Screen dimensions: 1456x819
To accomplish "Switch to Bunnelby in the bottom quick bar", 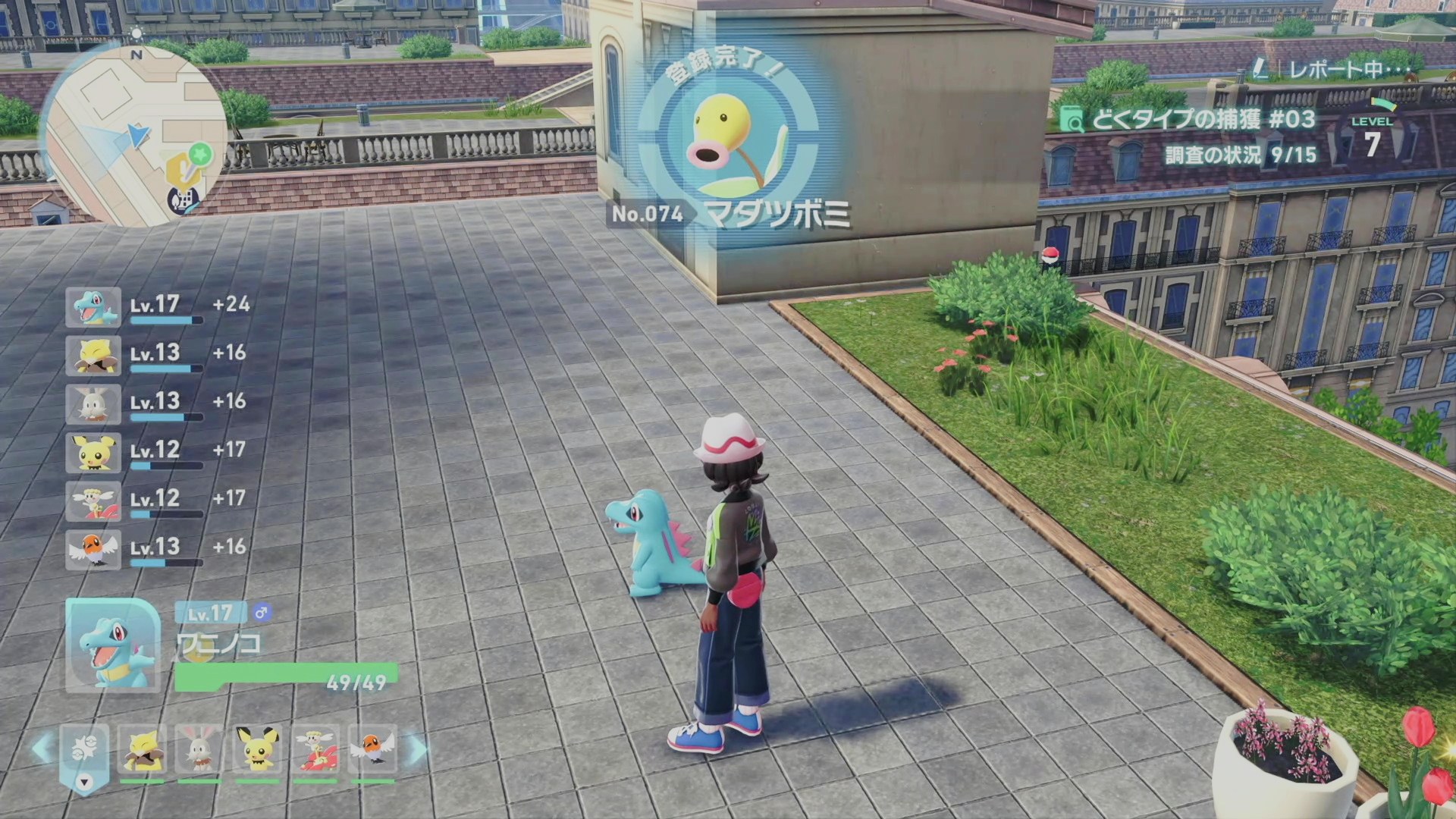I will coord(199,751).
